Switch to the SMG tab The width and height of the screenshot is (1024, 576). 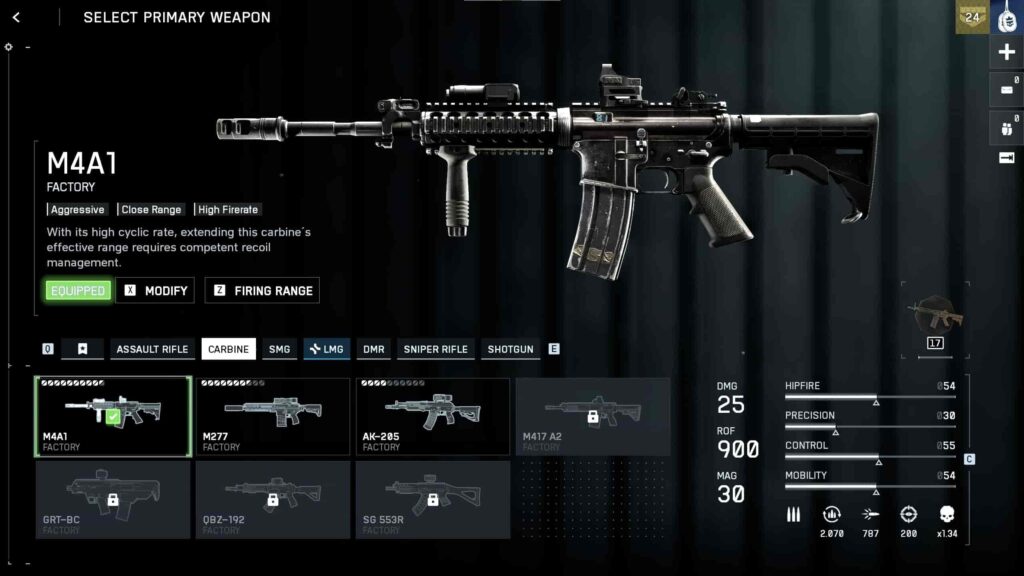[280, 349]
